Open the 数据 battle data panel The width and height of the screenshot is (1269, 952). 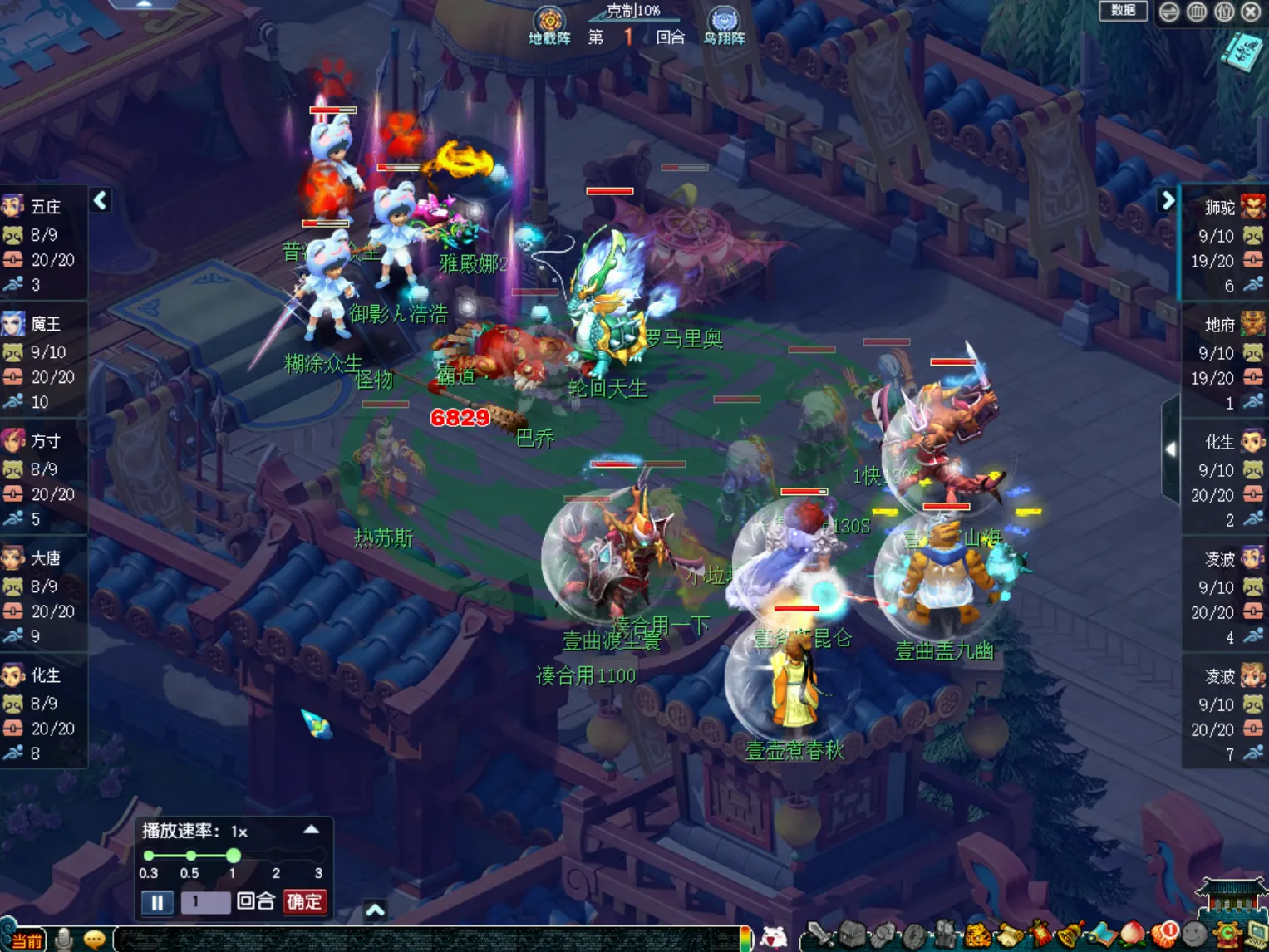click(1123, 11)
